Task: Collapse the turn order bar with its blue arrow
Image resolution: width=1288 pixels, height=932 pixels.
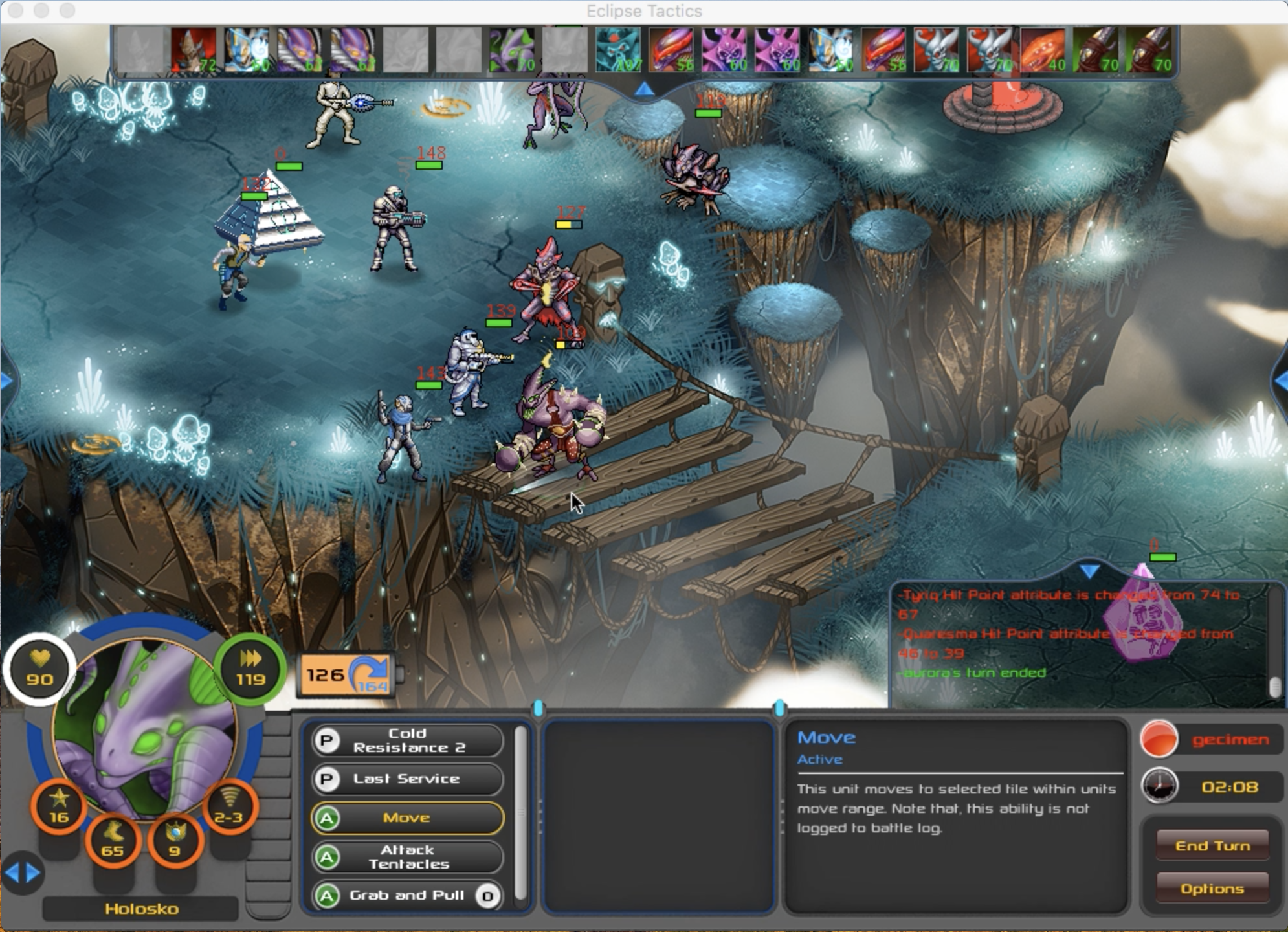Action: [643, 90]
